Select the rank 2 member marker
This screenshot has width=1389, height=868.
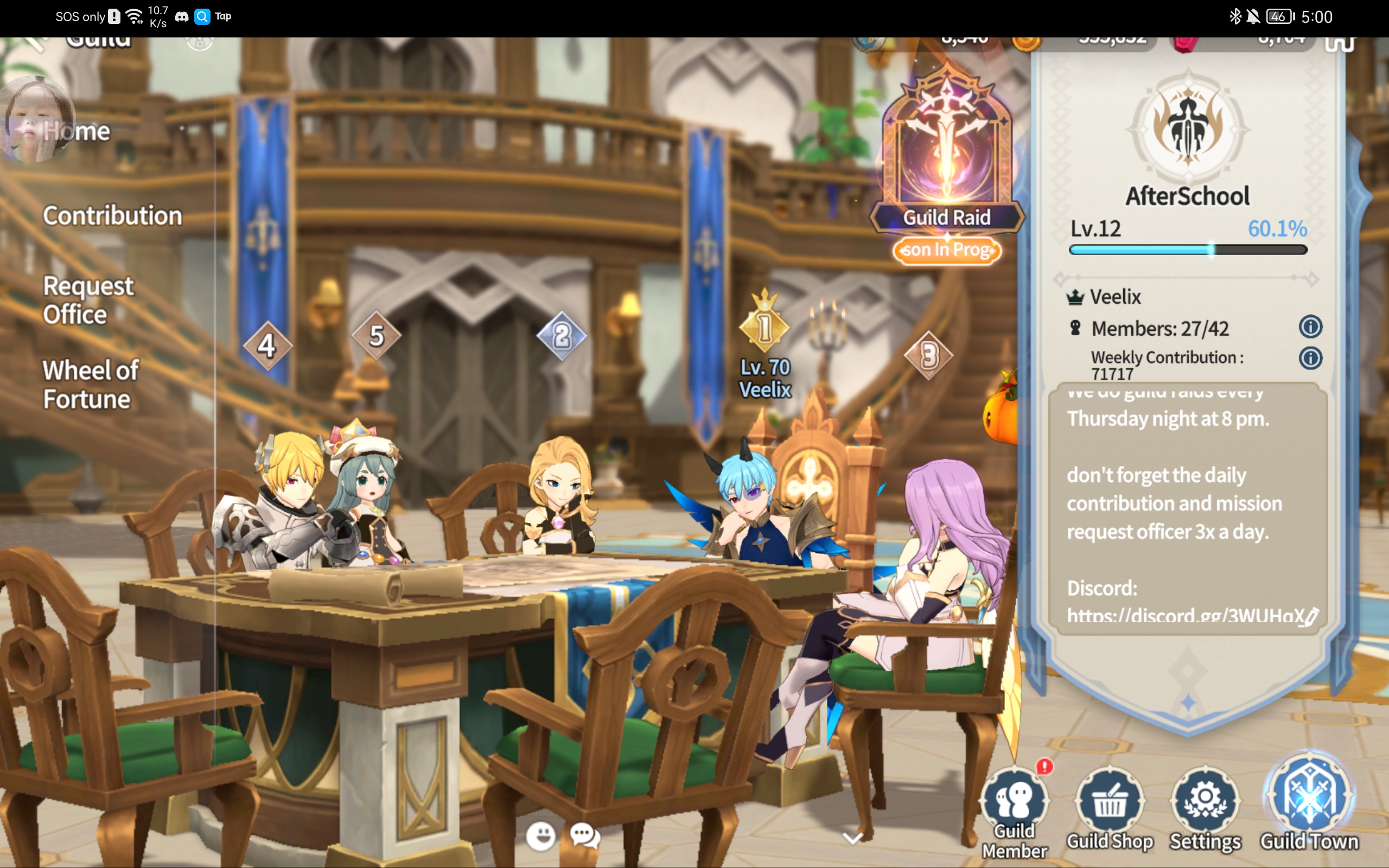point(562,336)
